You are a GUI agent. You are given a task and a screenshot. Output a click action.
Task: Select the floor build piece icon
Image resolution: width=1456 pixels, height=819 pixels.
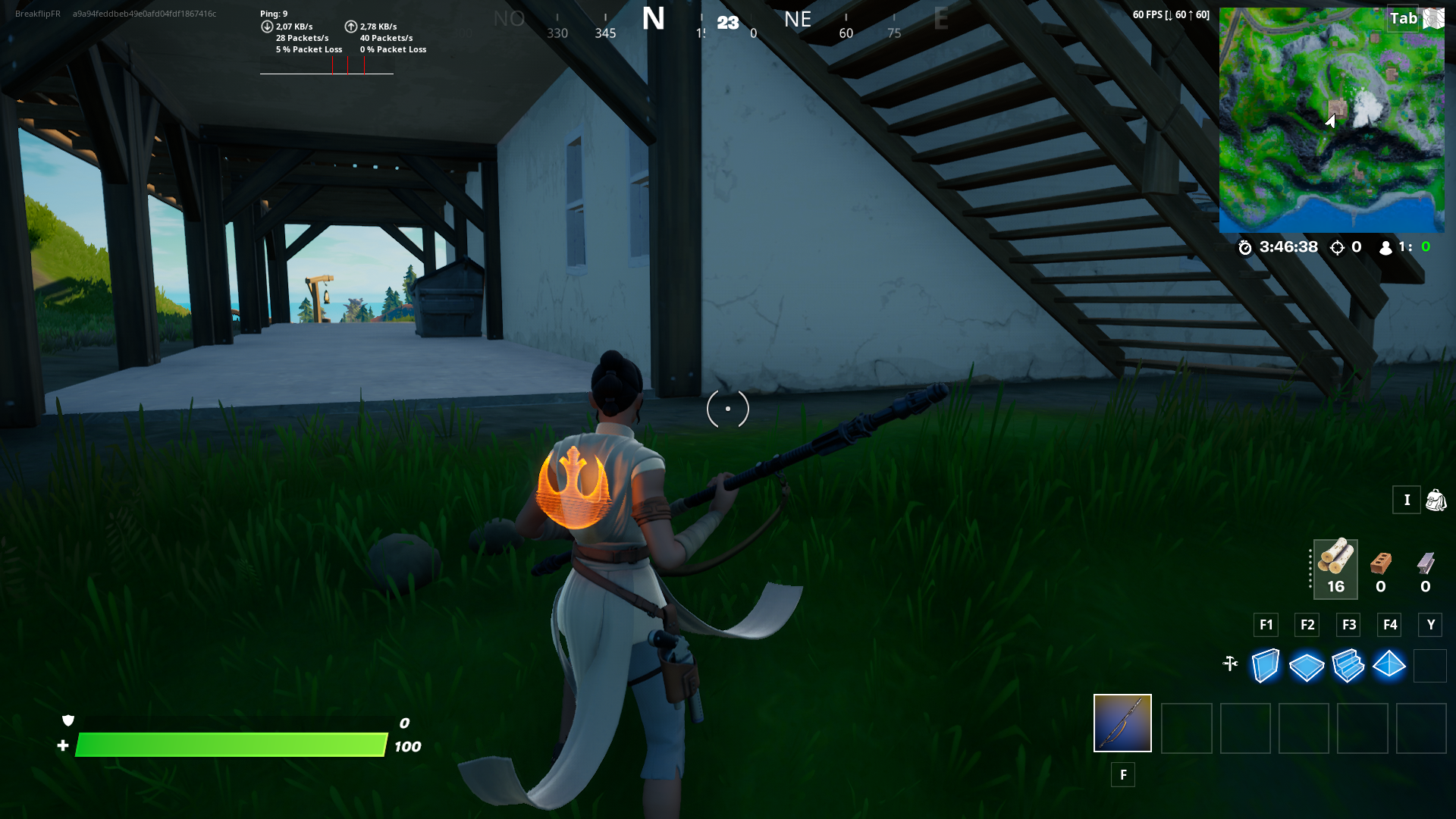pos(1306,665)
